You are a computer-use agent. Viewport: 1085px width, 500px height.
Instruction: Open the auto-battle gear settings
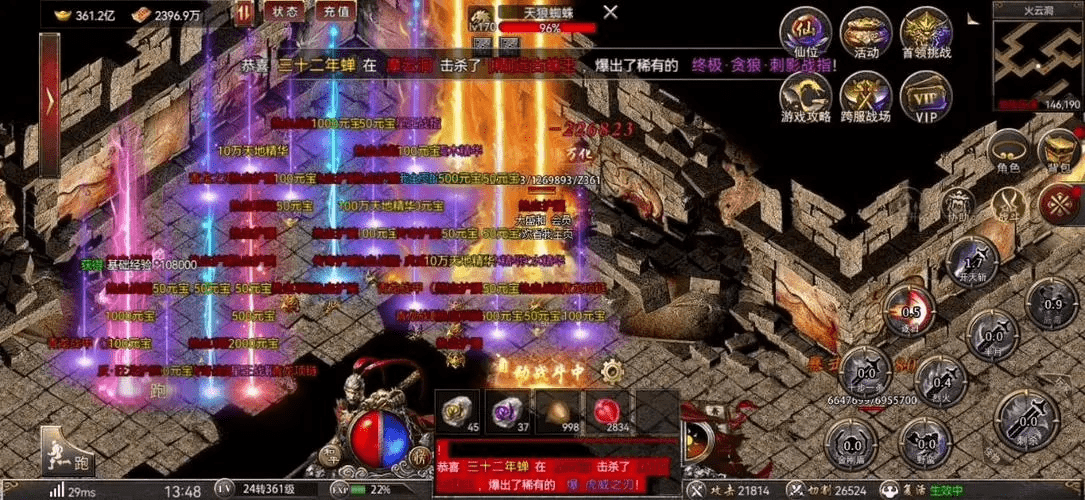point(612,371)
